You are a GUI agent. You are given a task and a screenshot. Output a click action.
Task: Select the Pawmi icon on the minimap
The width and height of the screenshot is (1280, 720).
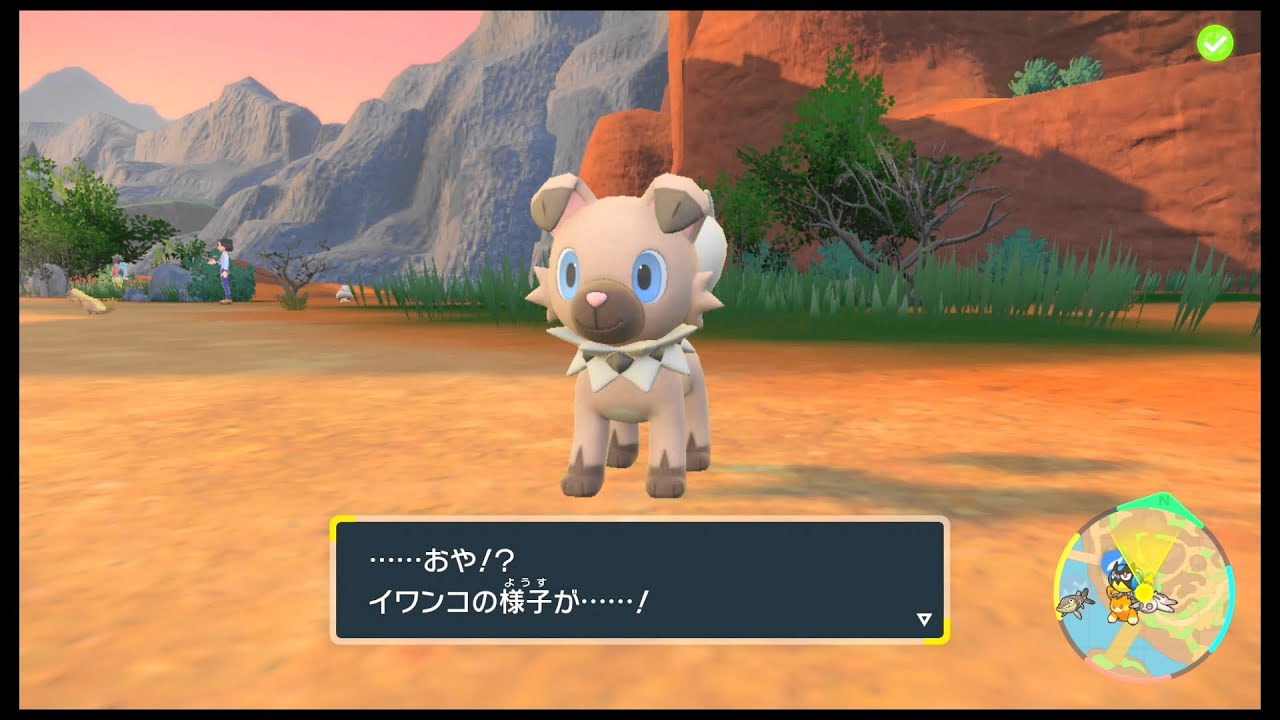1121,607
